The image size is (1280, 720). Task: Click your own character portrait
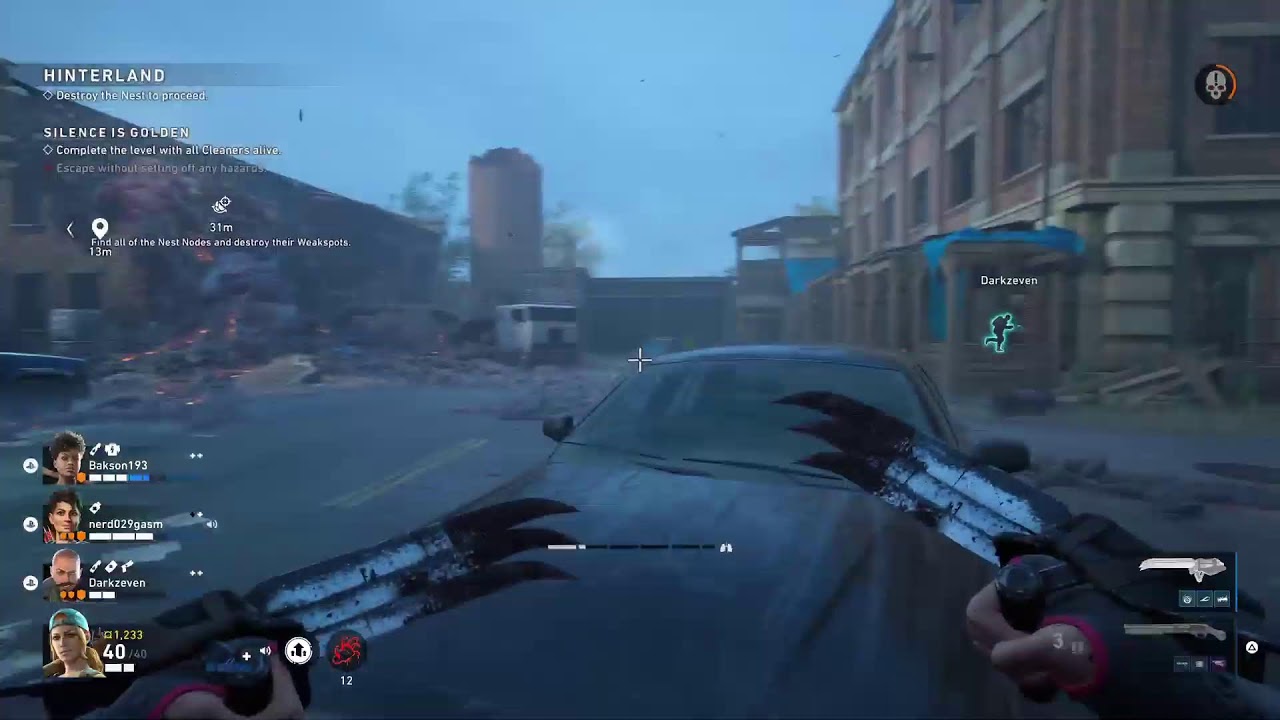(x=71, y=642)
